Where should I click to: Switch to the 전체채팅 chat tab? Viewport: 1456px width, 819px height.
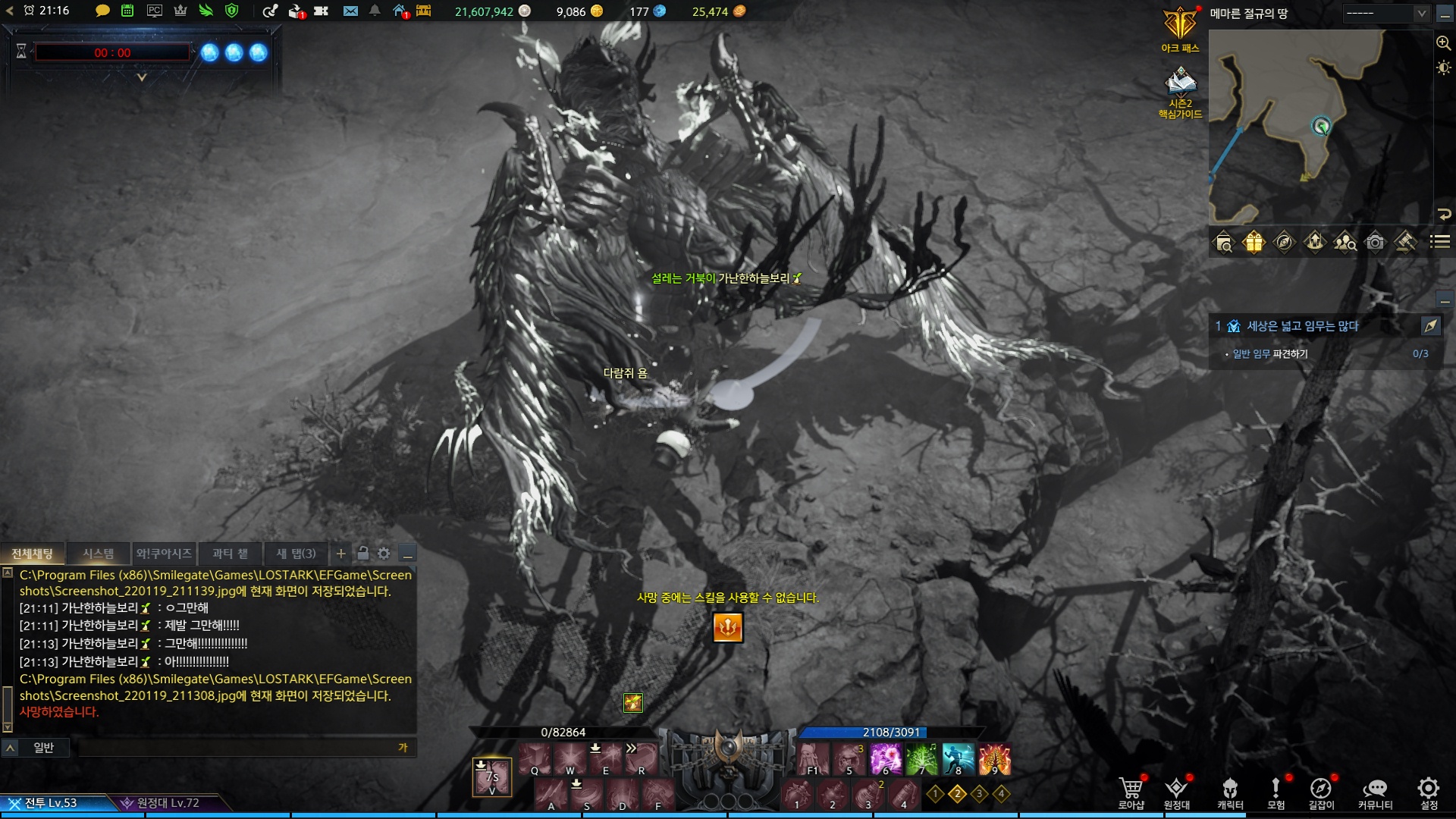pos(33,554)
